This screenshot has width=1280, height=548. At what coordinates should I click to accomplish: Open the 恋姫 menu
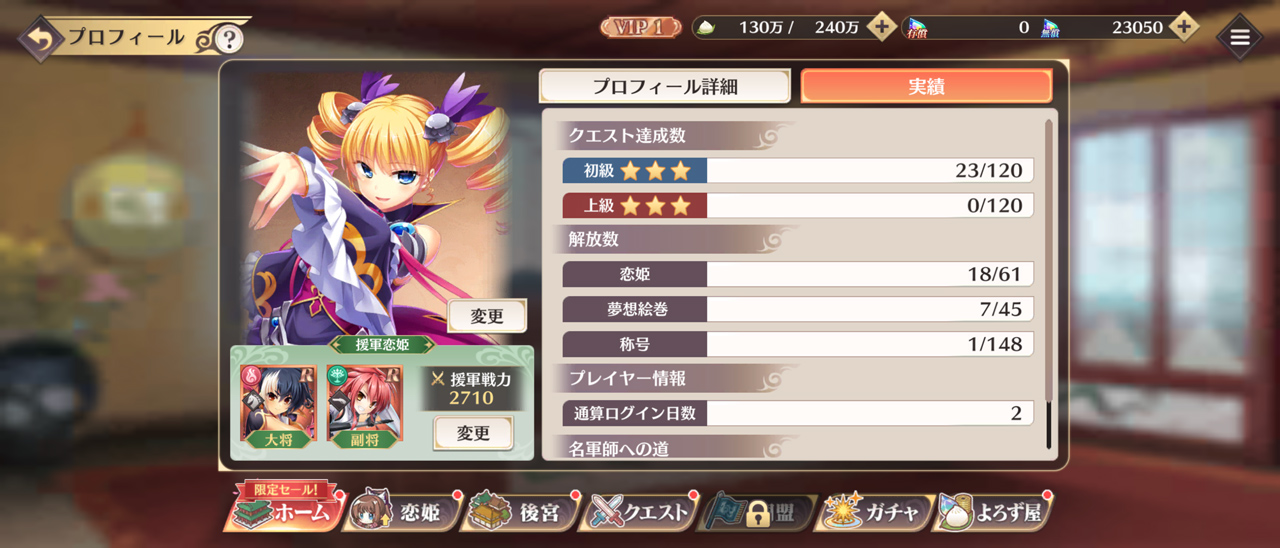(x=404, y=513)
